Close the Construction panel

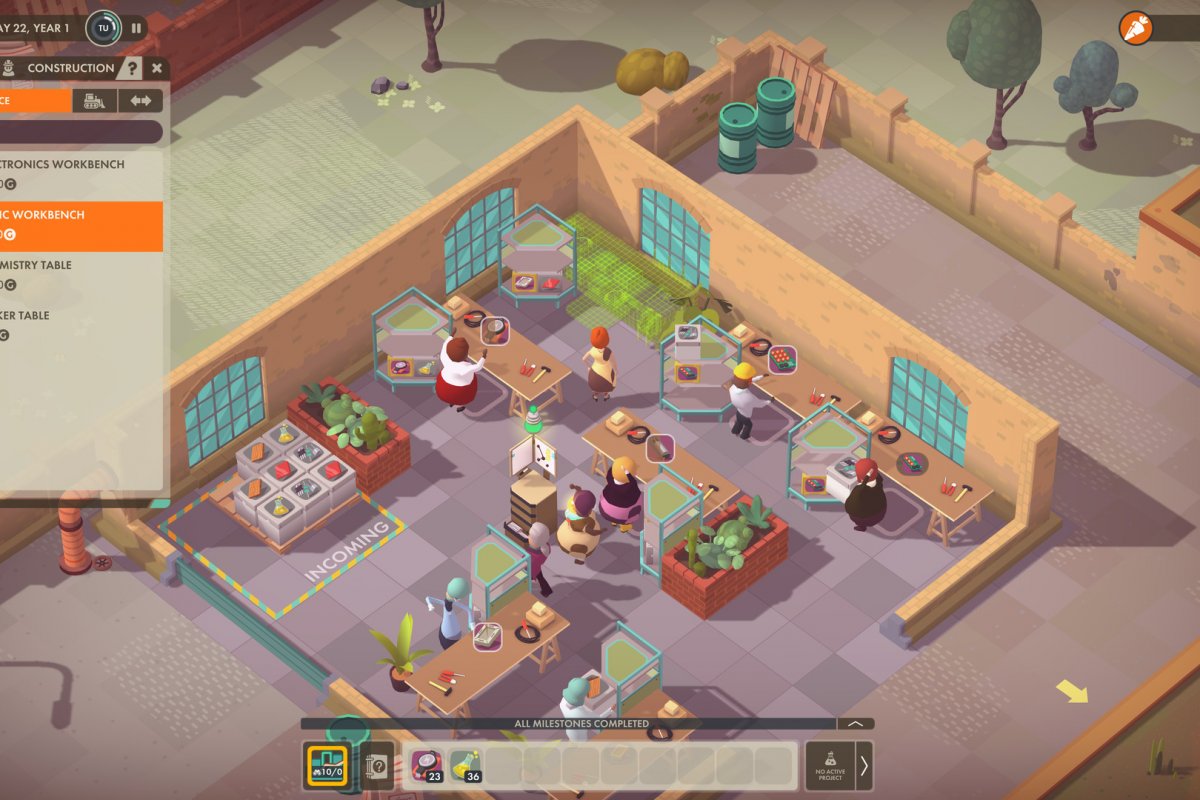tap(157, 68)
